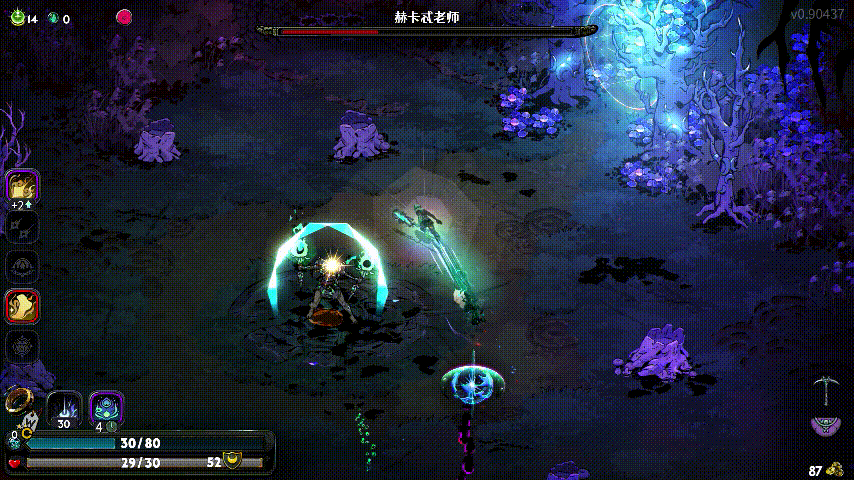Click the gold shield armor icon
854x480 pixels.
click(x=232, y=461)
